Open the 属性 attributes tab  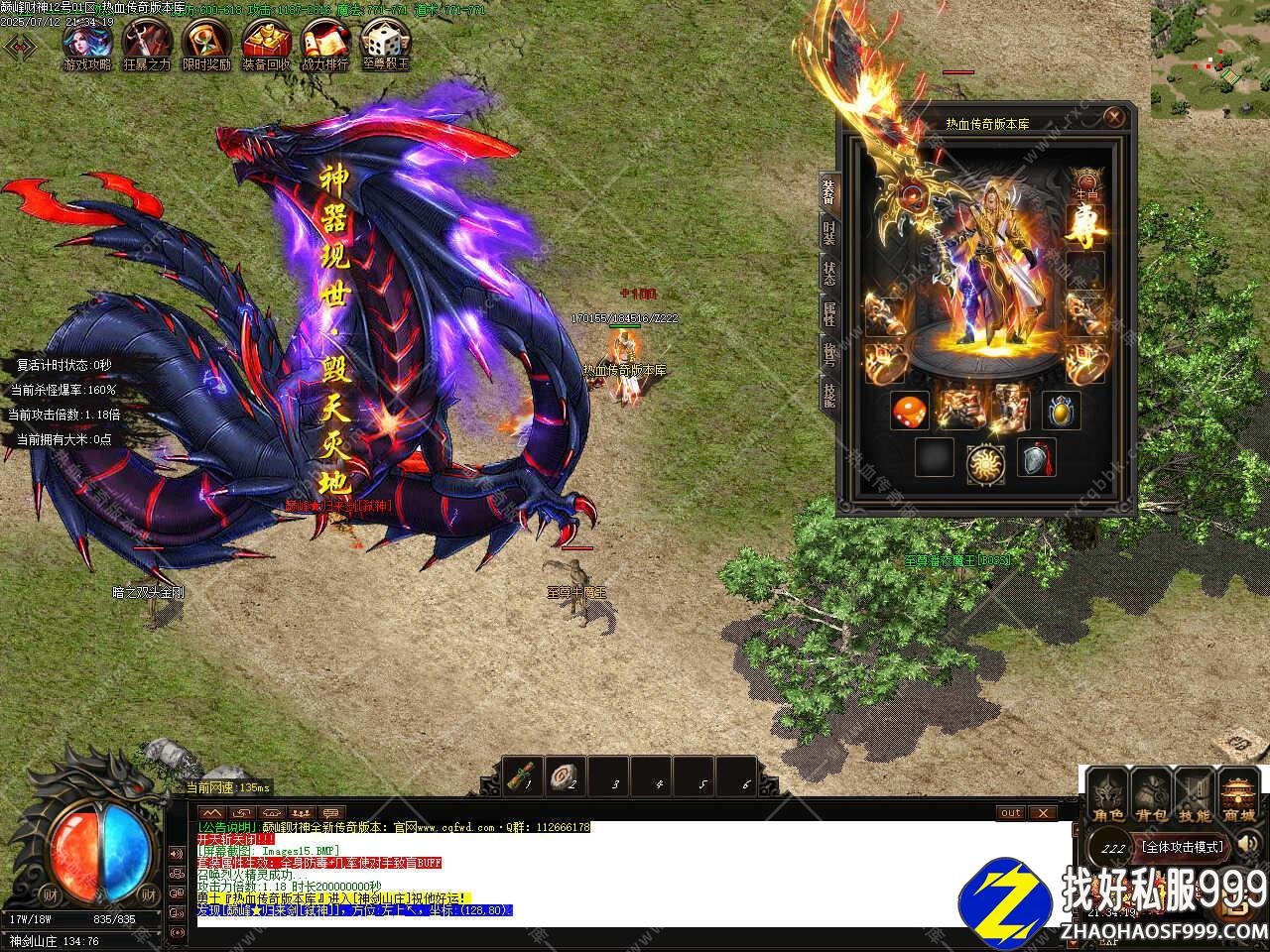827,315
